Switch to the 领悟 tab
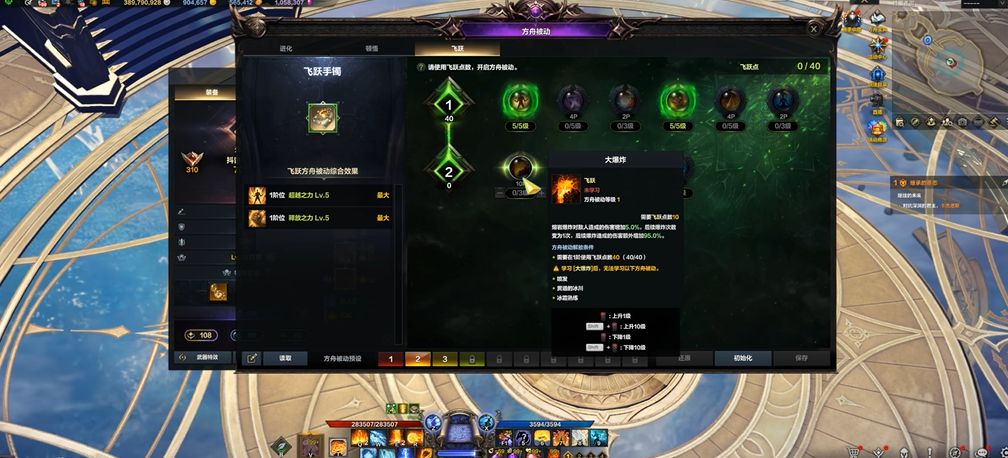 point(372,48)
